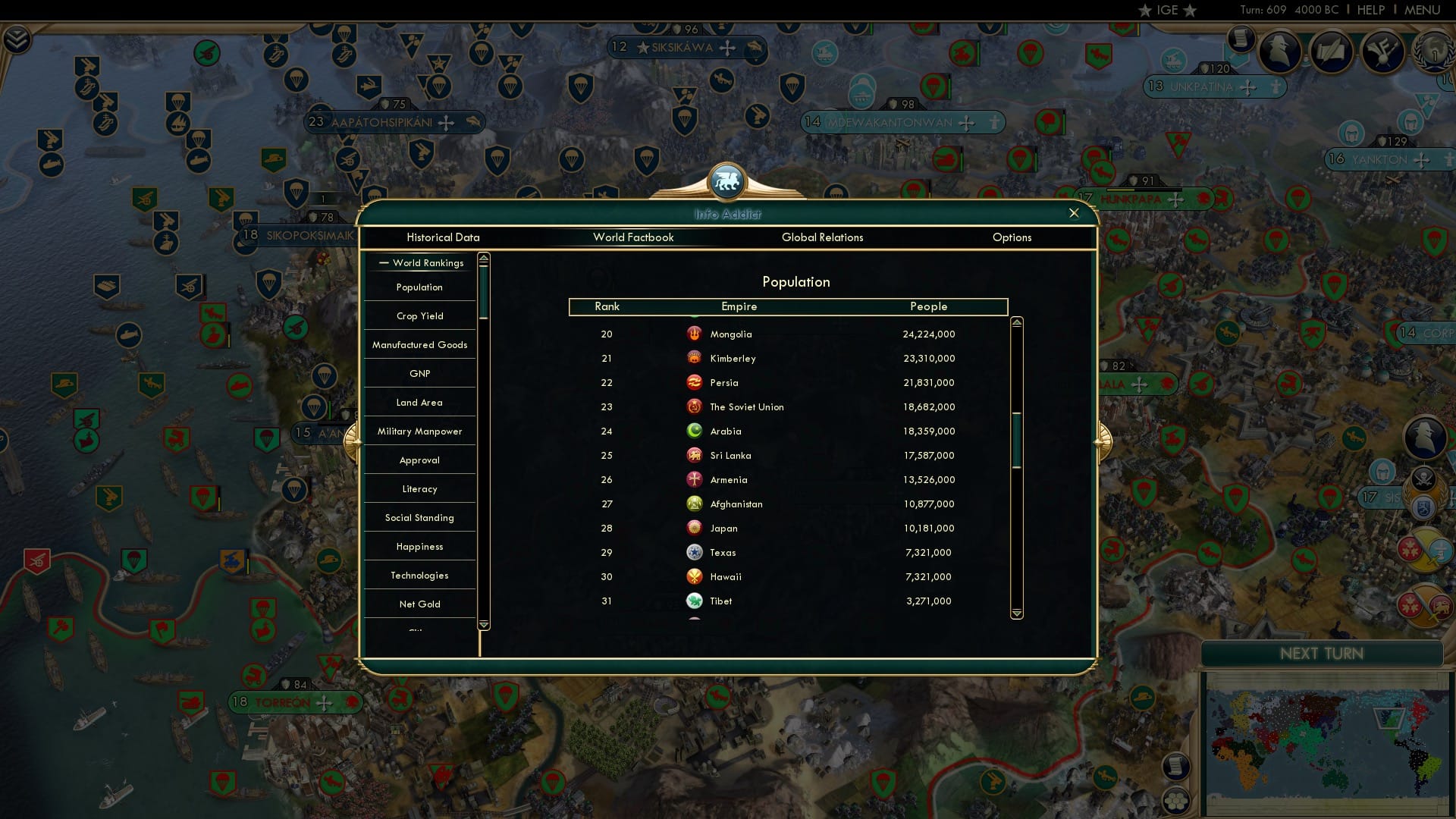Click the Soviet Union empire emblem
The height and width of the screenshot is (819, 1456).
point(695,406)
